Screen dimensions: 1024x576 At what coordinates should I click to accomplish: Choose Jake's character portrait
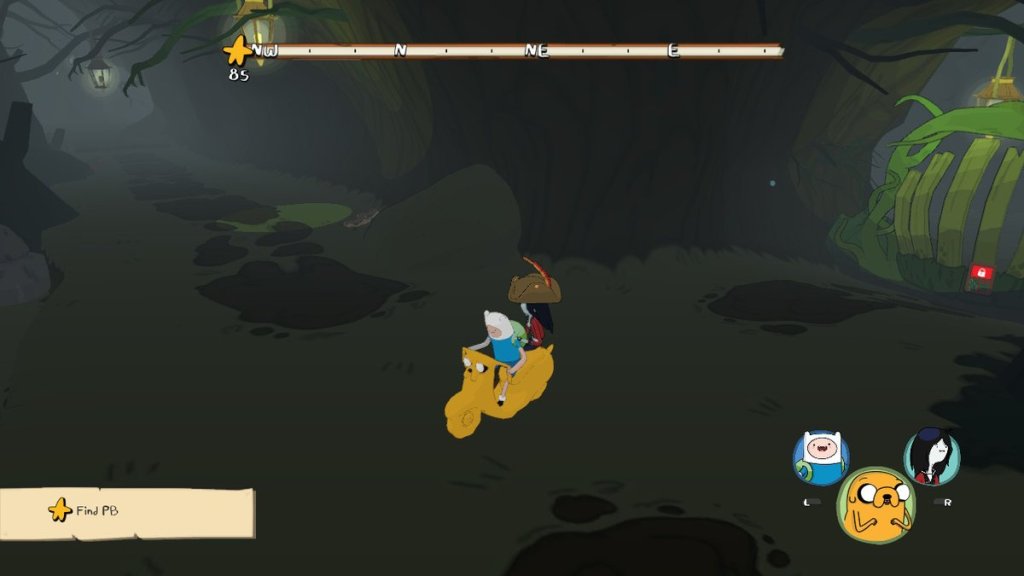pyautogui.click(x=877, y=504)
